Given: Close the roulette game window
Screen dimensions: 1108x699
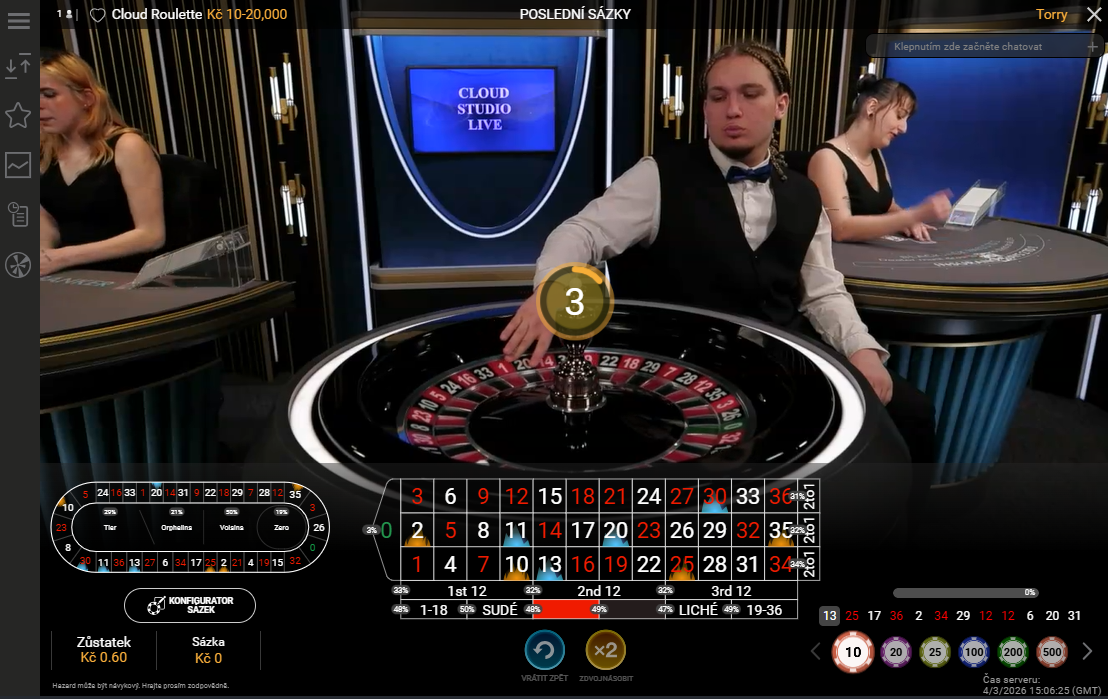Looking at the screenshot, I should [1093, 15].
